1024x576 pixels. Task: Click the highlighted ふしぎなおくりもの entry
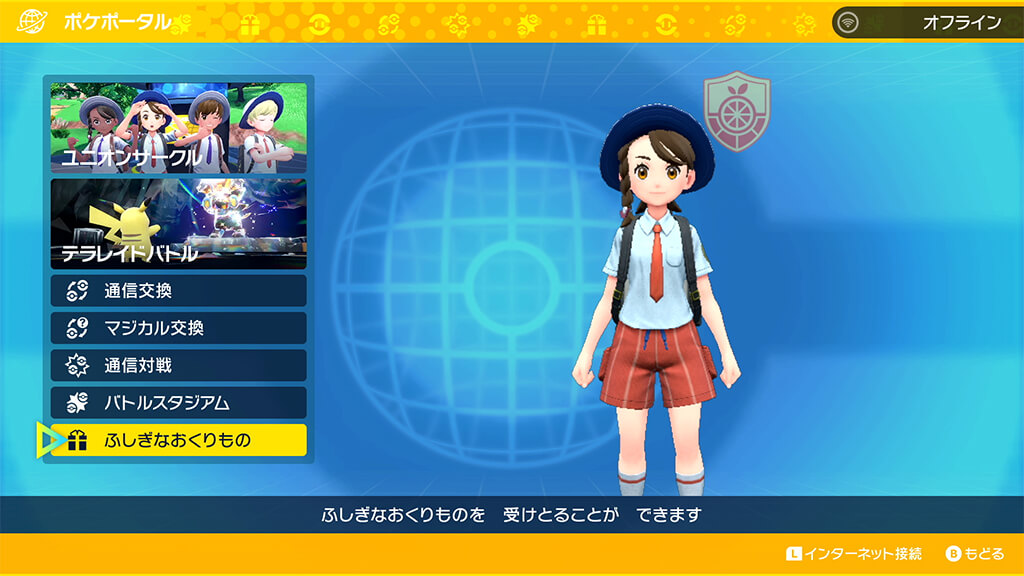[x=179, y=440]
